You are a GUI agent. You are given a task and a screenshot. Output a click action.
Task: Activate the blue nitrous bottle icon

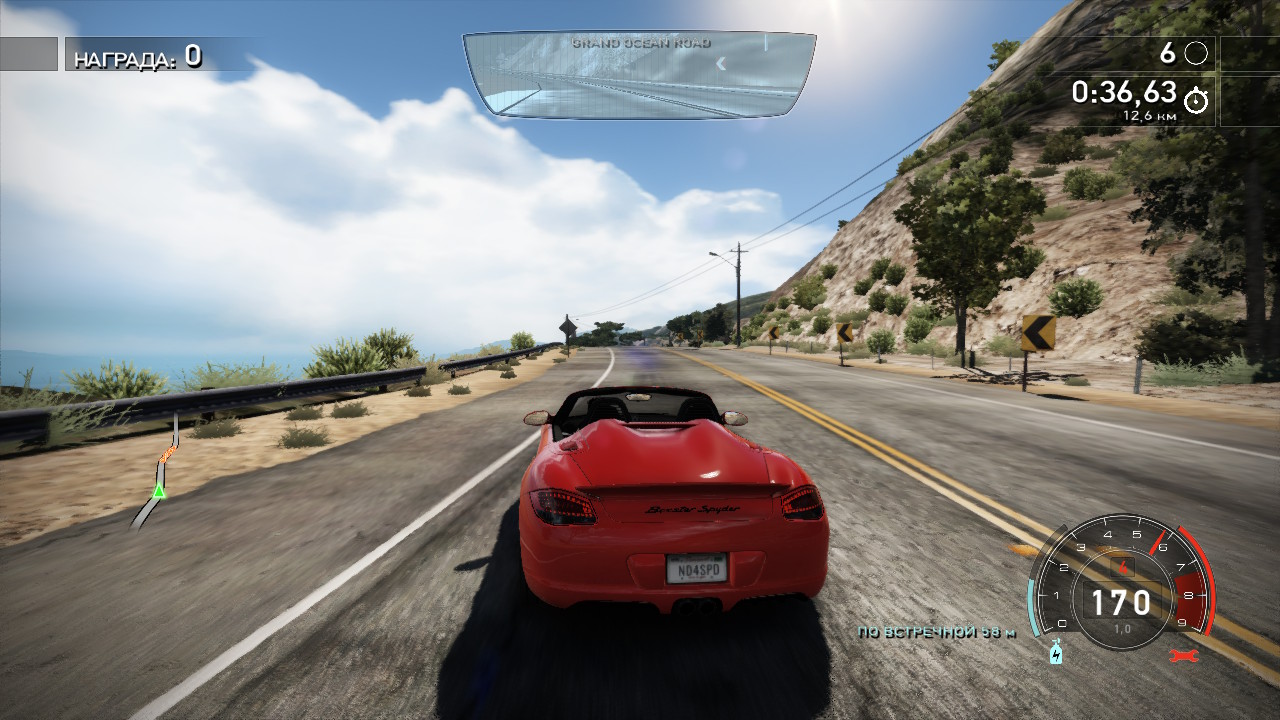1055,653
